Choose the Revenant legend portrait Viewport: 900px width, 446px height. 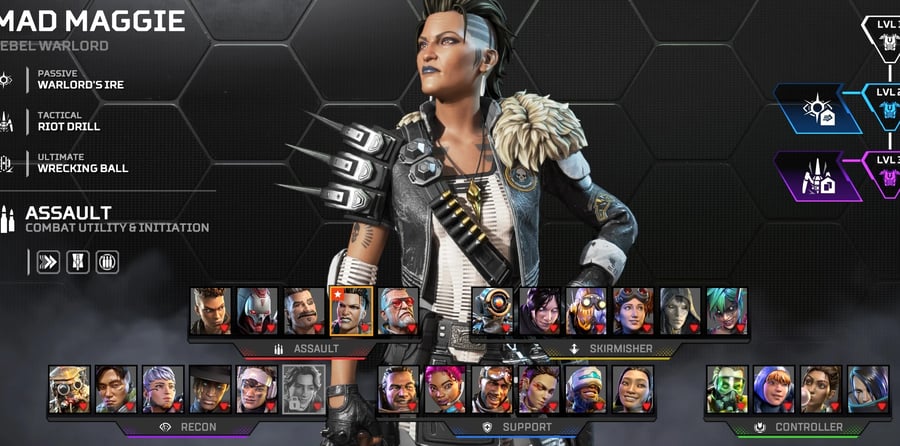point(257,311)
